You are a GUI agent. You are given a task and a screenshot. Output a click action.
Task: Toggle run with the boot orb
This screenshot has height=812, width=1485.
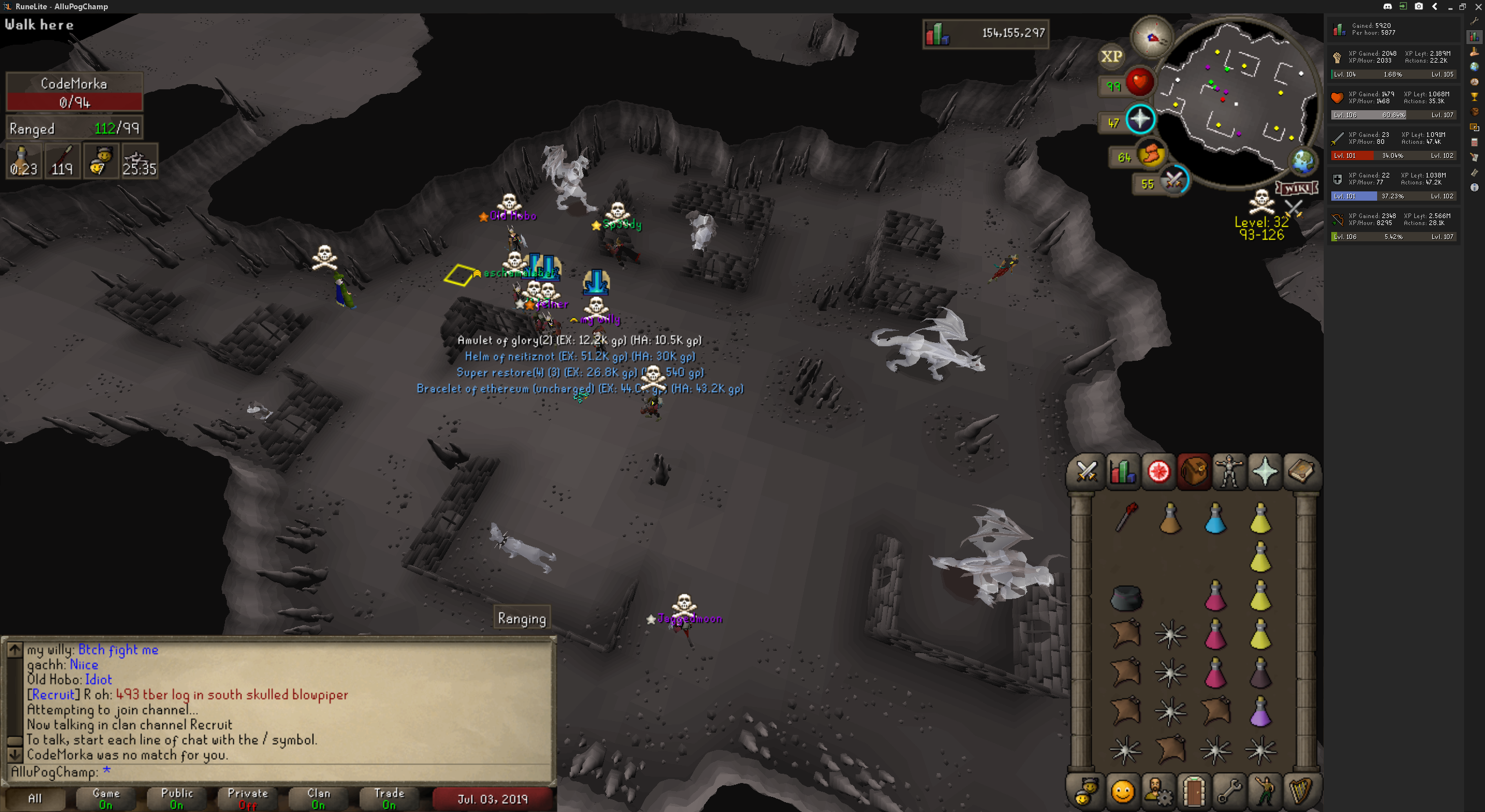click(1151, 155)
